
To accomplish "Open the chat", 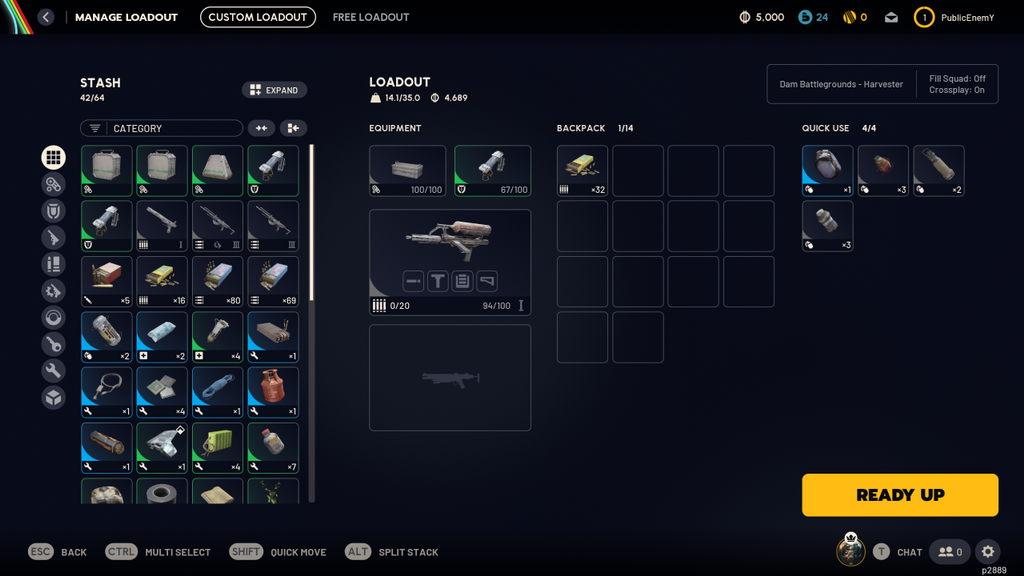I will (899, 552).
